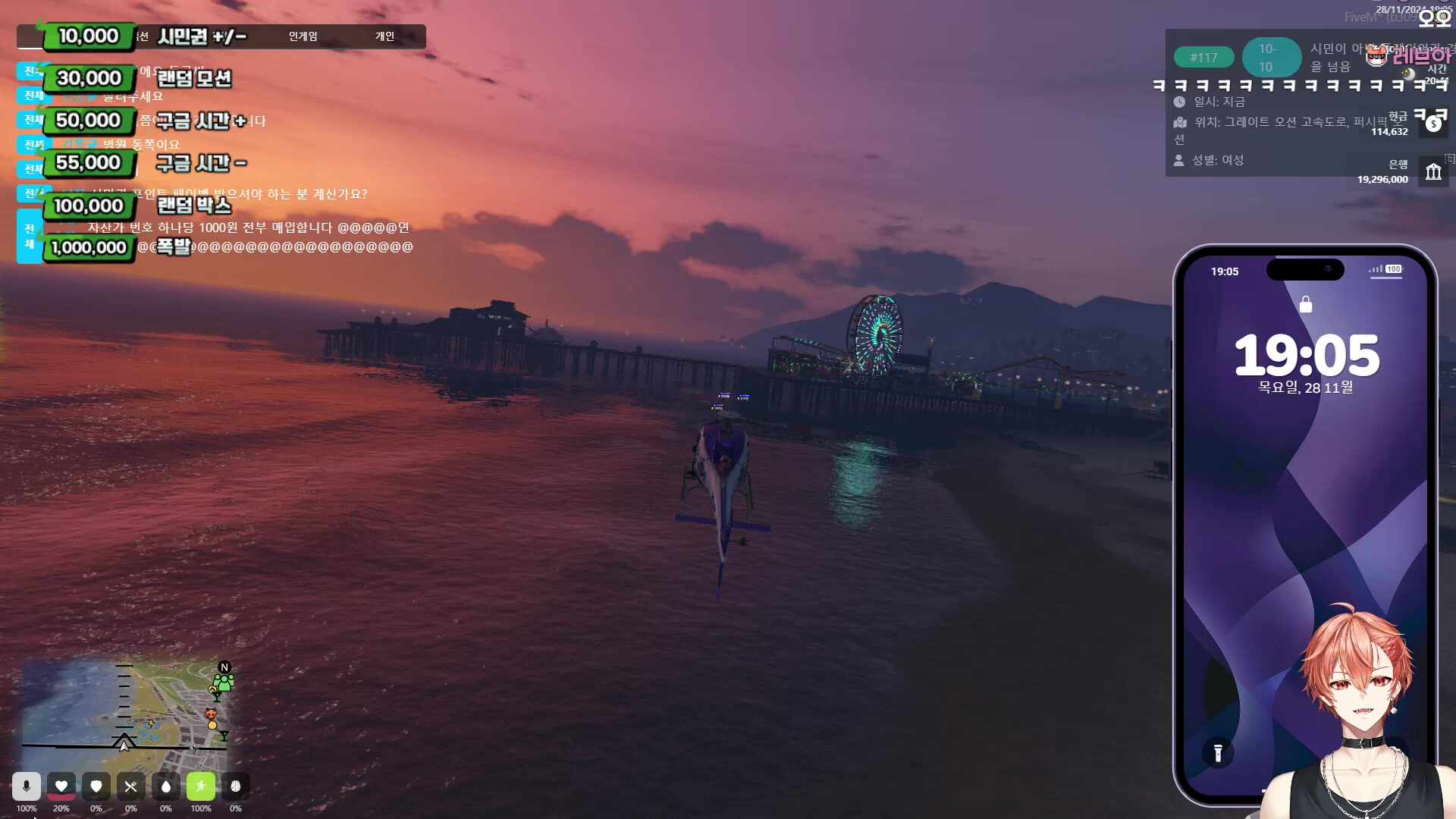
Task: Click the hunger fork and knife icon
Action: pyautogui.click(x=131, y=786)
